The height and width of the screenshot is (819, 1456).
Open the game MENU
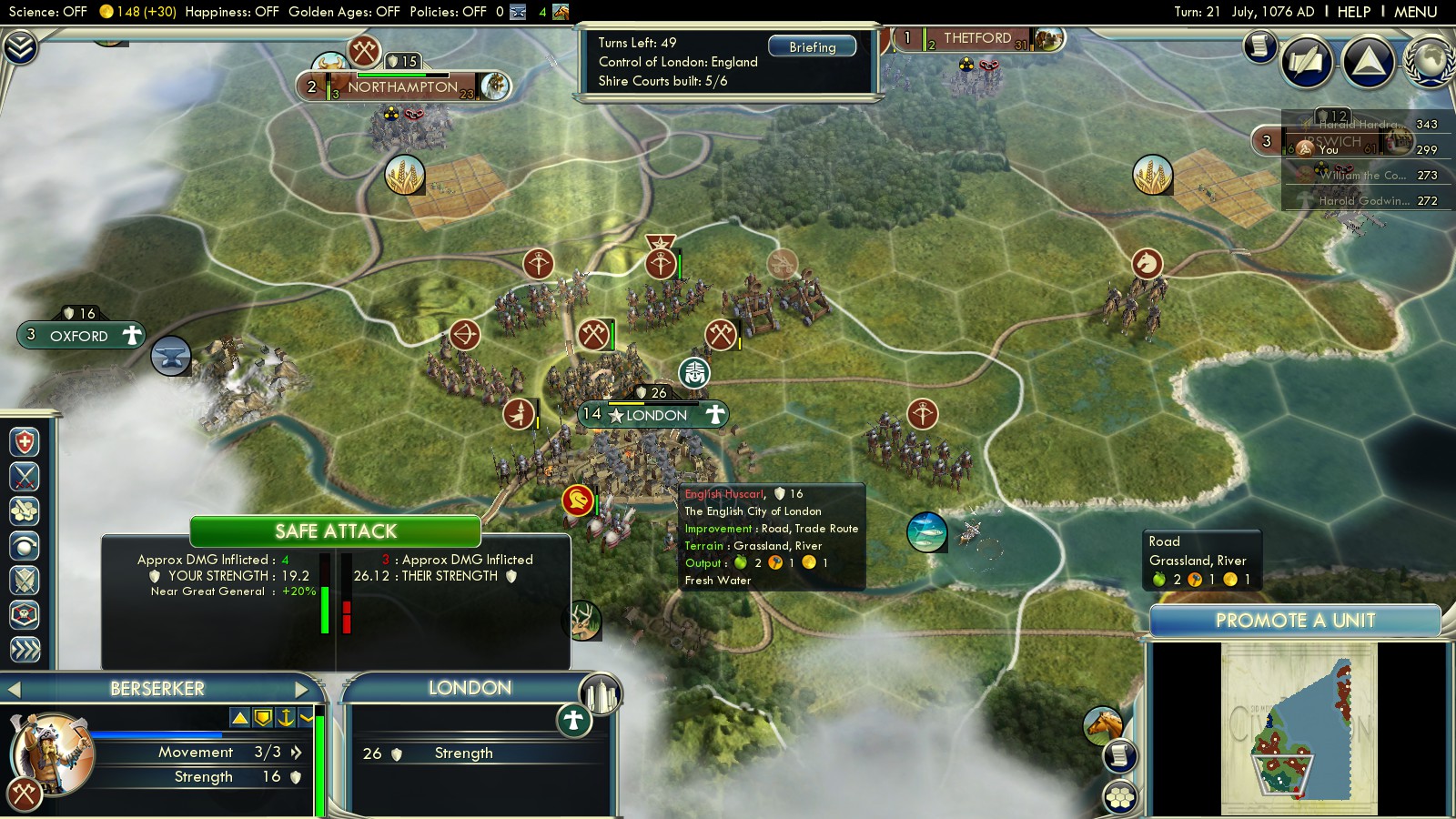pyautogui.click(x=1415, y=12)
